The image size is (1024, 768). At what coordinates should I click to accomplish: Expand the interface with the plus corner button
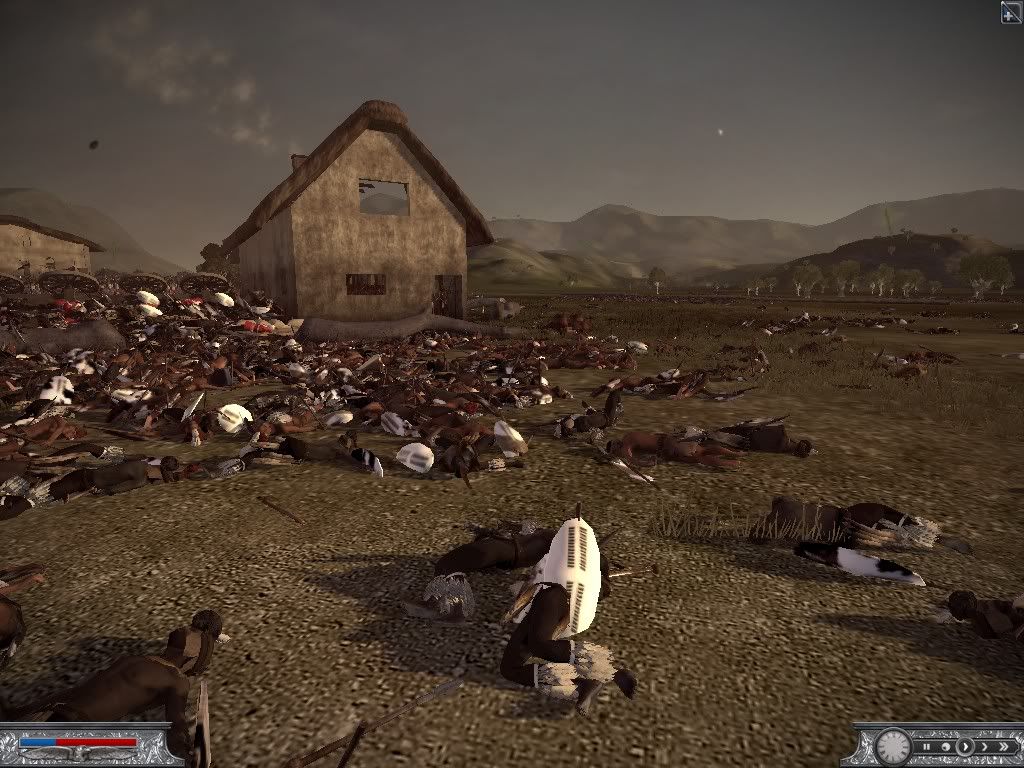1011,11
